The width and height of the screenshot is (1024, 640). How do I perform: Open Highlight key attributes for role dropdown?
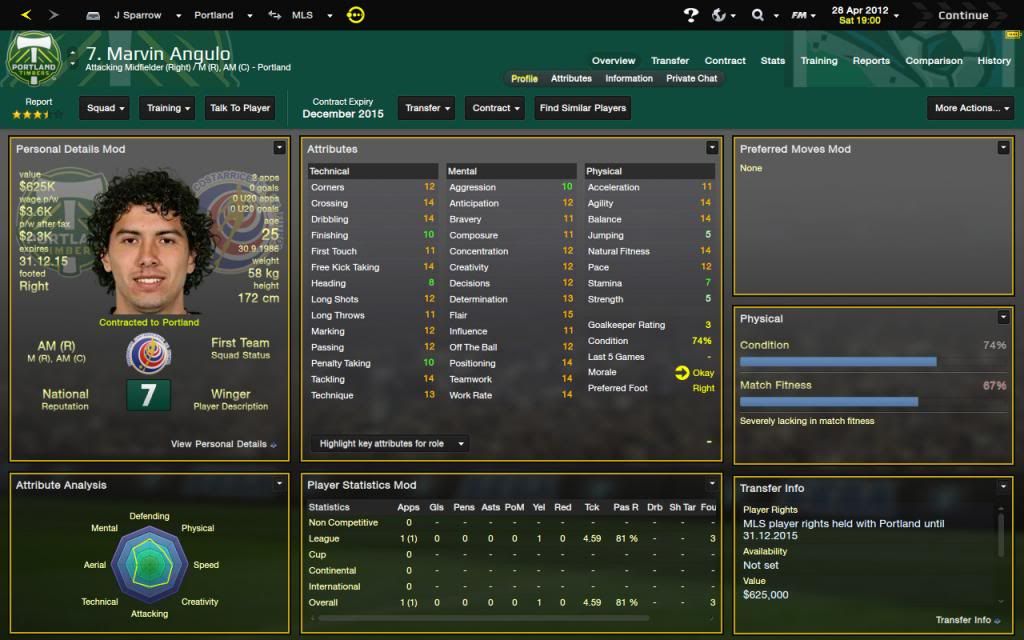pyautogui.click(x=388, y=443)
